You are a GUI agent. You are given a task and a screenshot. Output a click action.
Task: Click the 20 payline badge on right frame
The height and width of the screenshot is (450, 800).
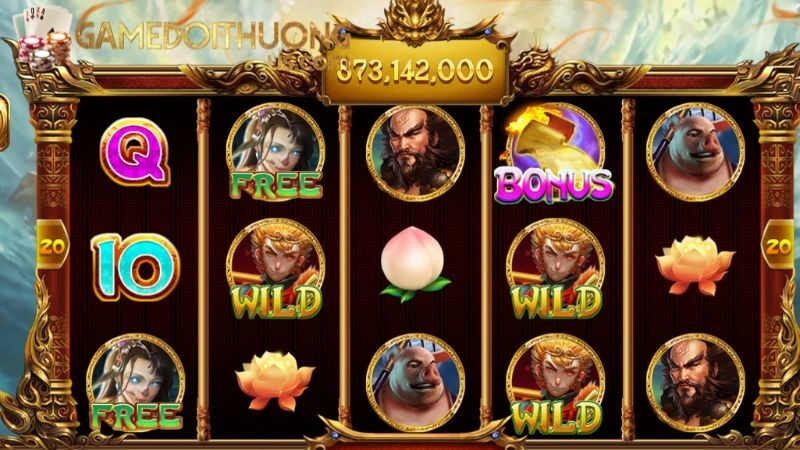coord(775,245)
